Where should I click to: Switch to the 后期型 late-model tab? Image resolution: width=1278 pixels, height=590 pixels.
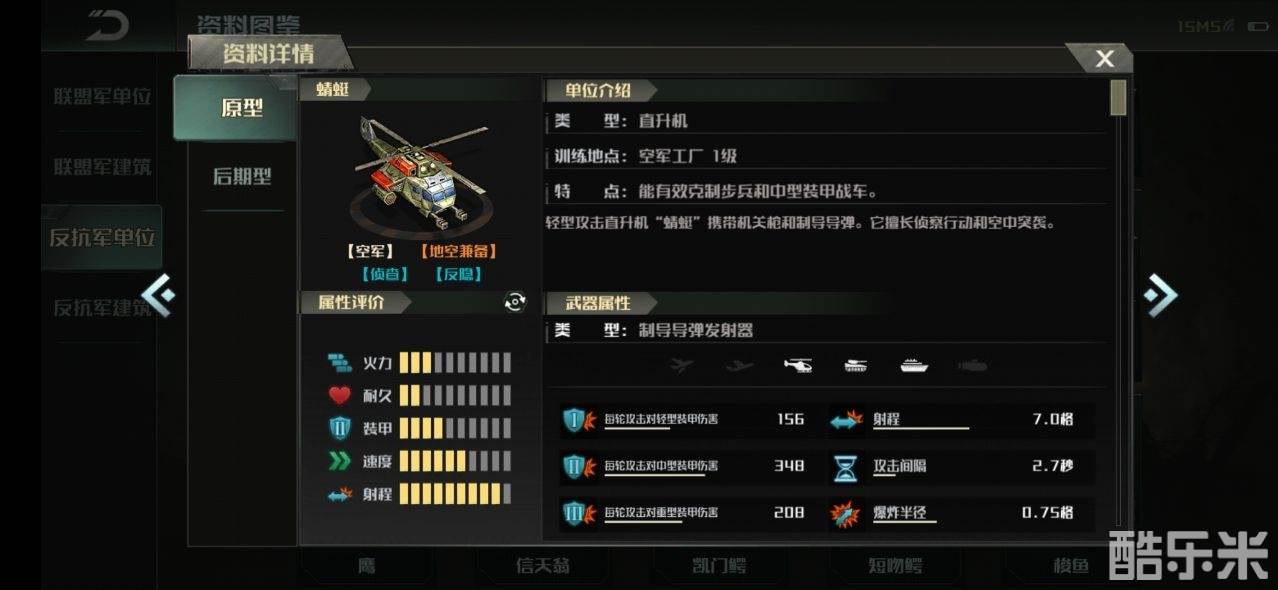coord(241,177)
